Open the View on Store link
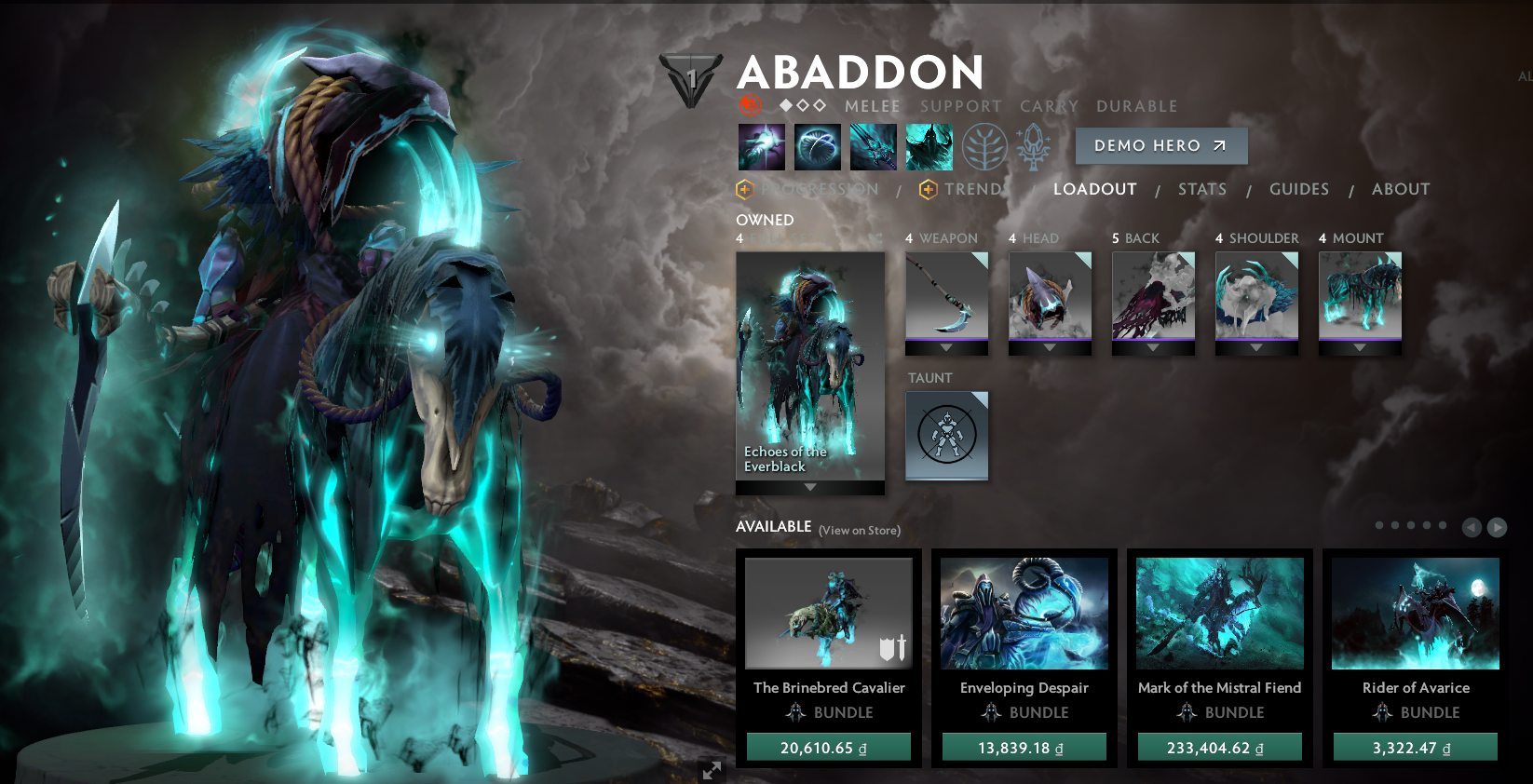The height and width of the screenshot is (784, 1533). [858, 529]
